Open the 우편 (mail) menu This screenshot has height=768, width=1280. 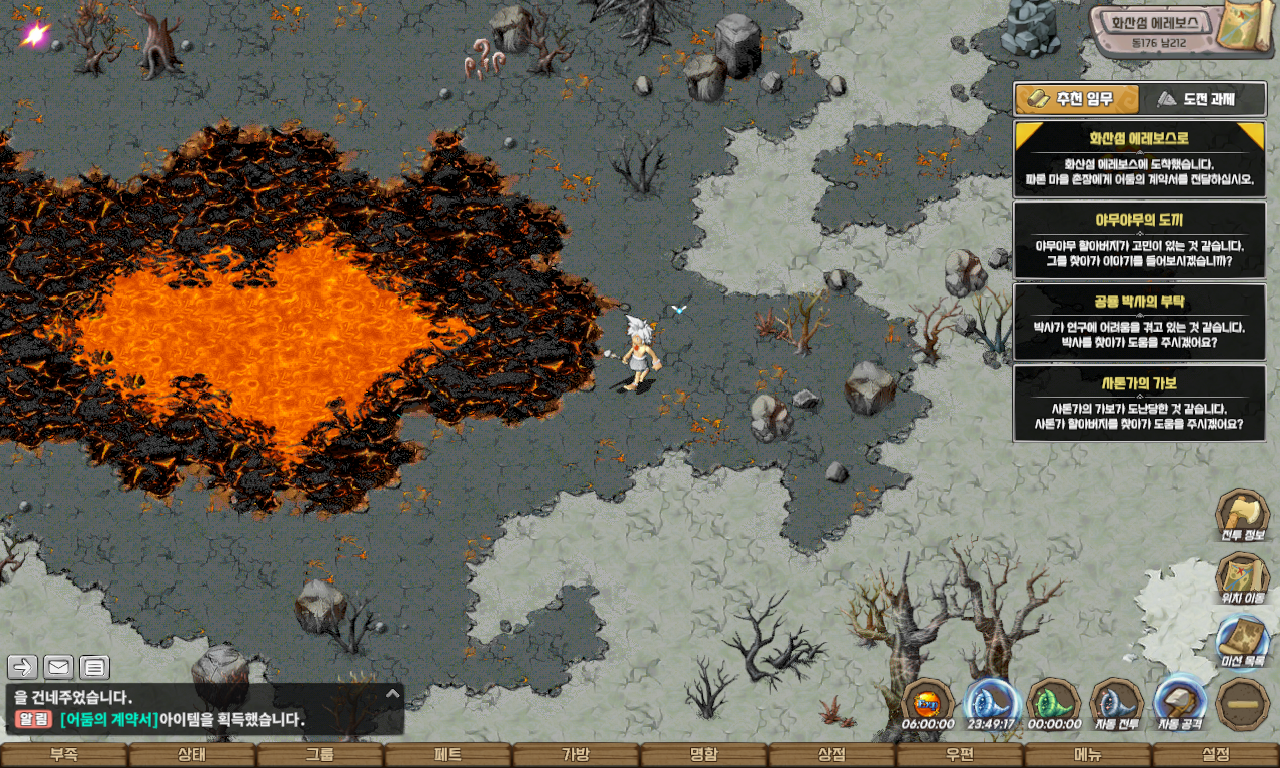pyautogui.click(x=960, y=755)
